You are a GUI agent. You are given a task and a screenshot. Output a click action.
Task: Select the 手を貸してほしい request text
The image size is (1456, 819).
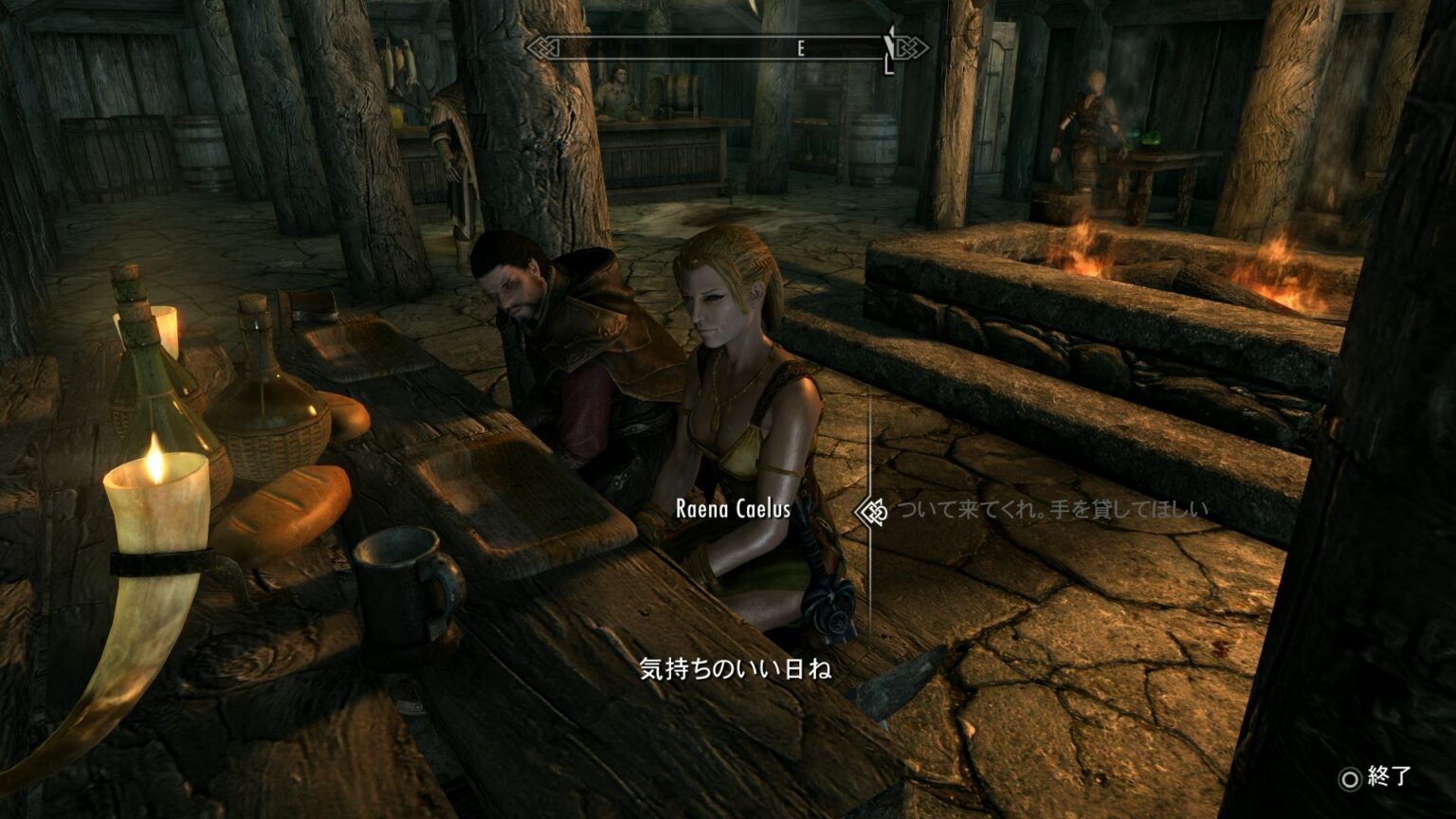pos(1128,507)
